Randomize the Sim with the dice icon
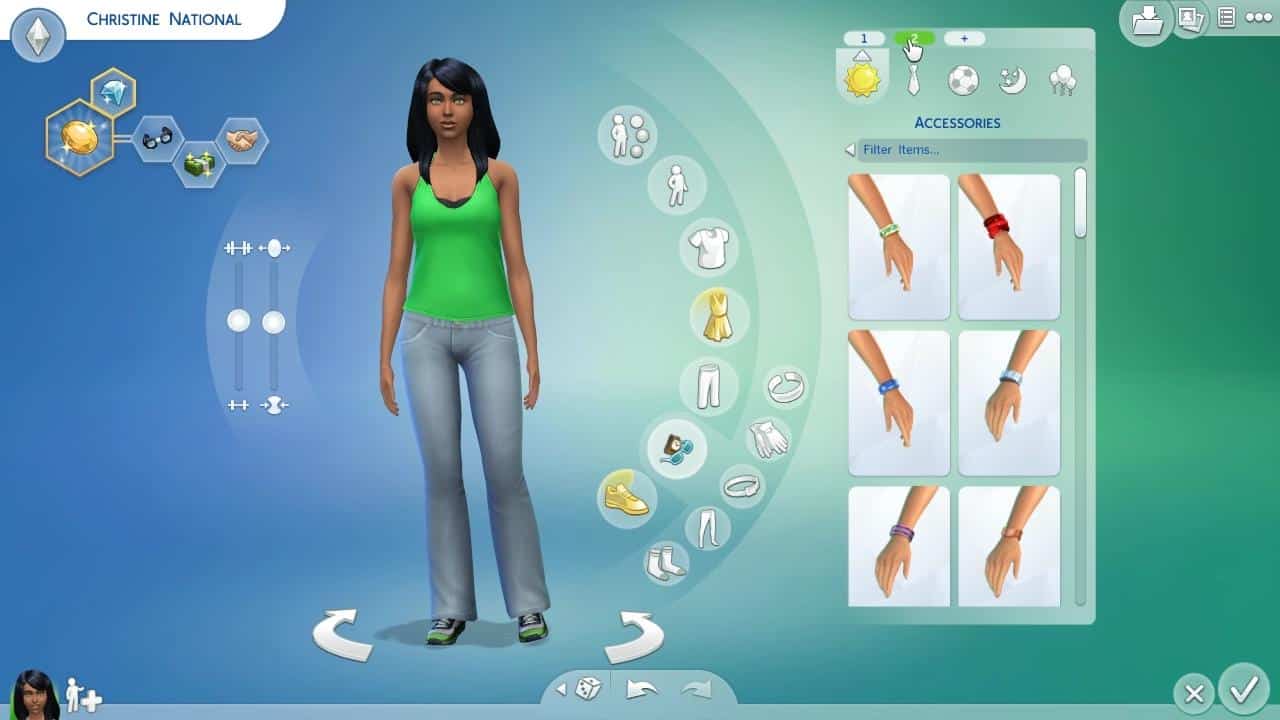The image size is (1280, 720). (x=586, y=687)
